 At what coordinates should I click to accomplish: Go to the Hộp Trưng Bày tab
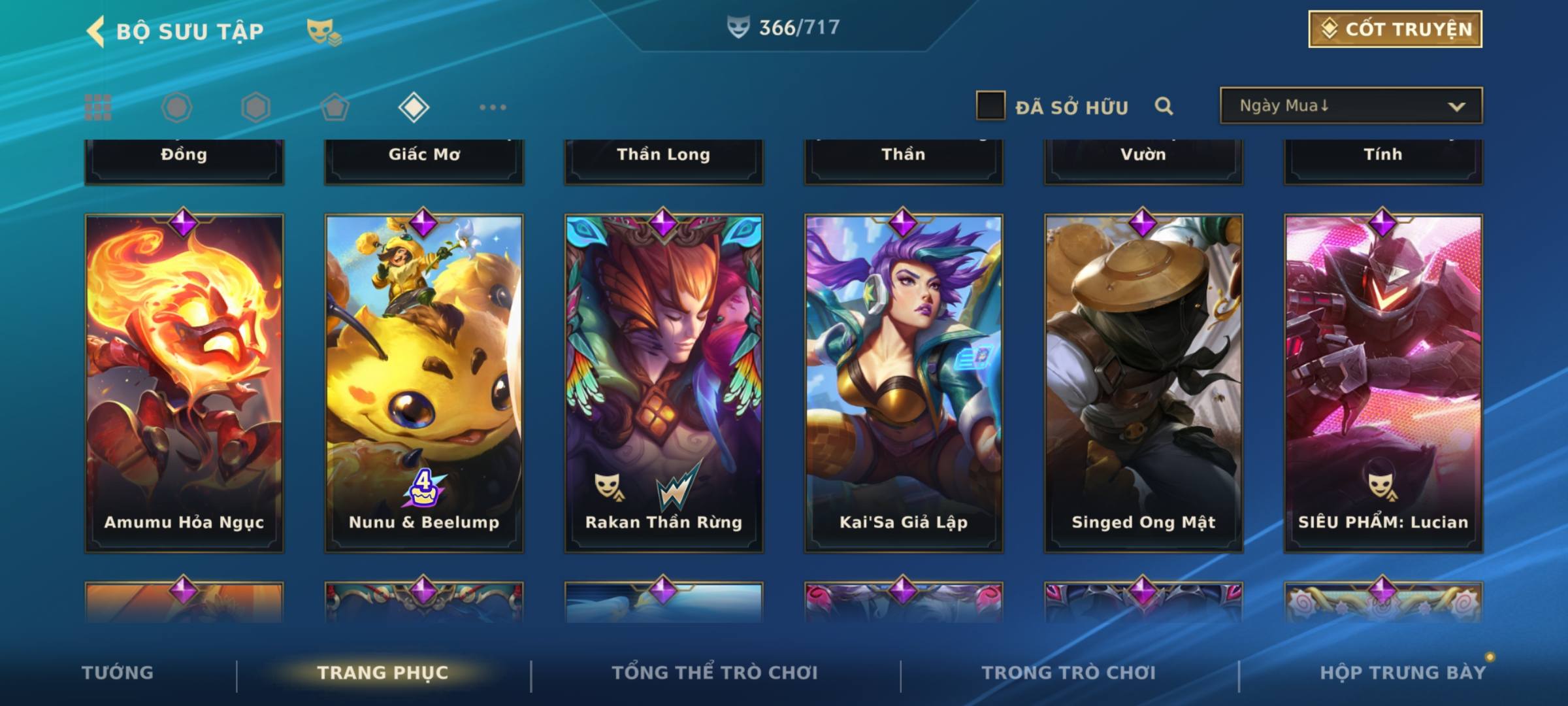pos(1403,673)
